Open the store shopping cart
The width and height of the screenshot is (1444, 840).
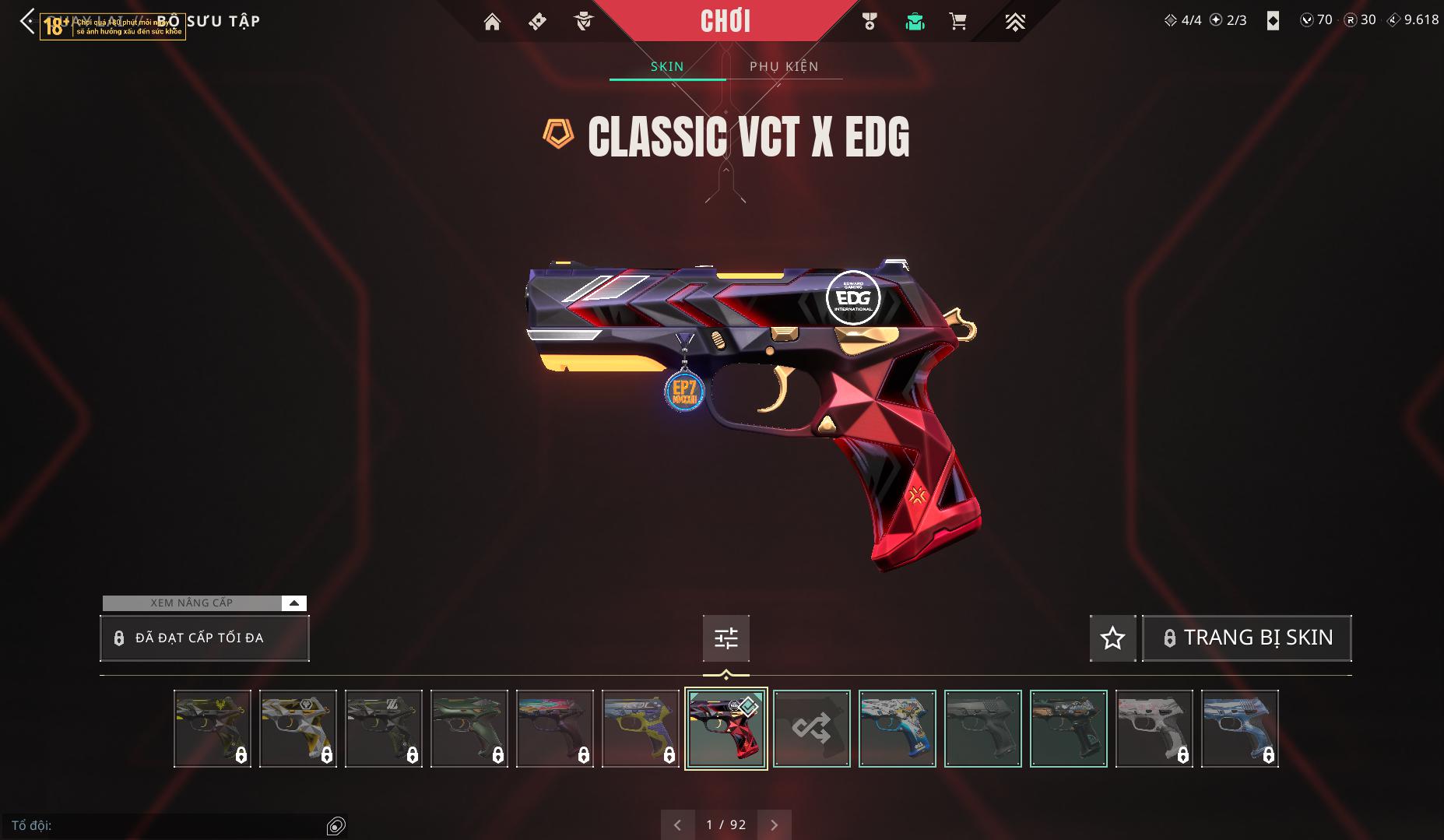point(958,22)
